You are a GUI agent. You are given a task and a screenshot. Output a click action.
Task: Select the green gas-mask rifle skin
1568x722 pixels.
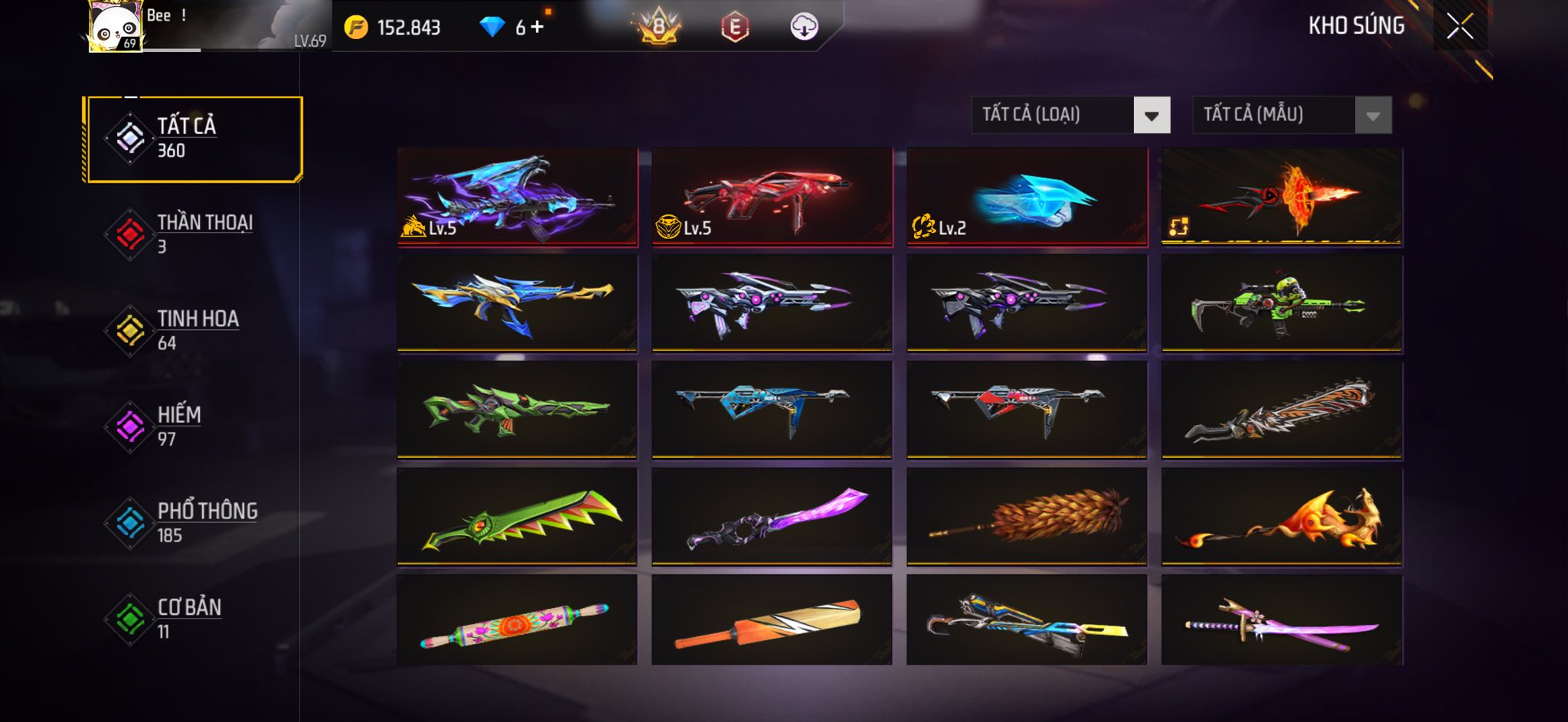pyautogui.click(x=1282, y=304)
